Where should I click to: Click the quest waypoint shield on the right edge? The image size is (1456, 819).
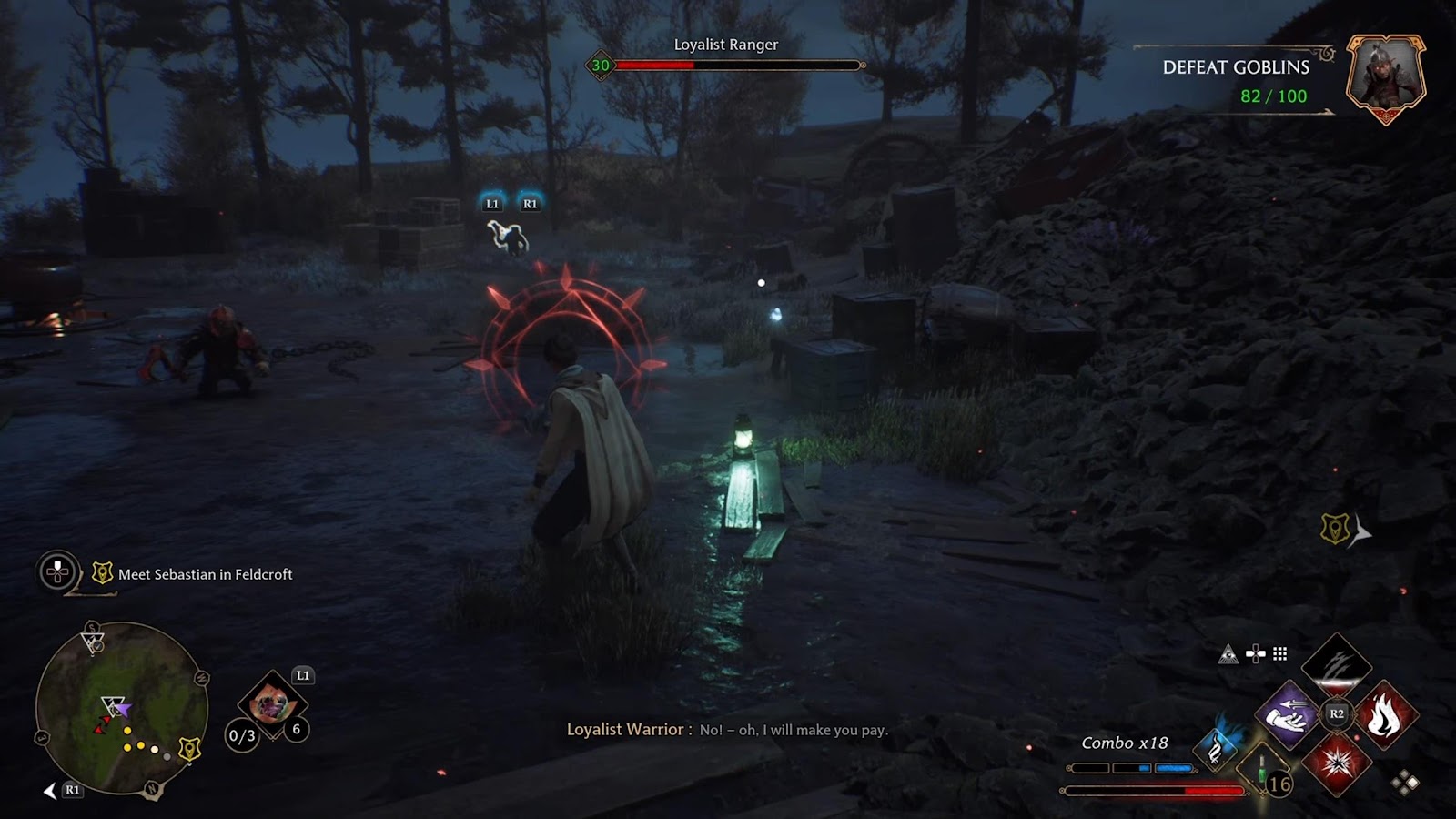point(1336,529)
